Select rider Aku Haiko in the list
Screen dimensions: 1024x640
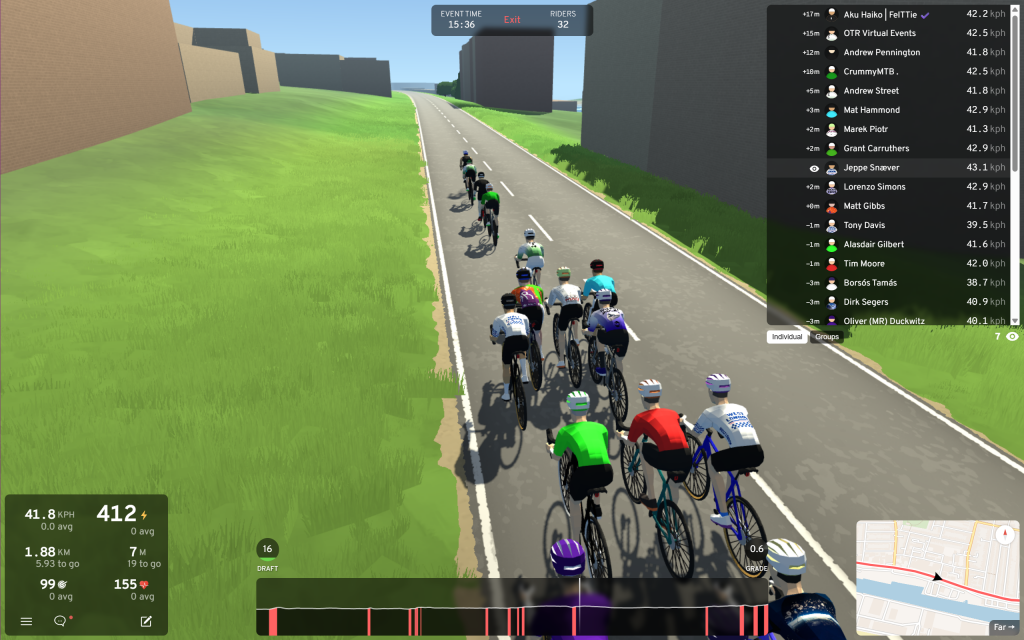(x=880, y=14)
